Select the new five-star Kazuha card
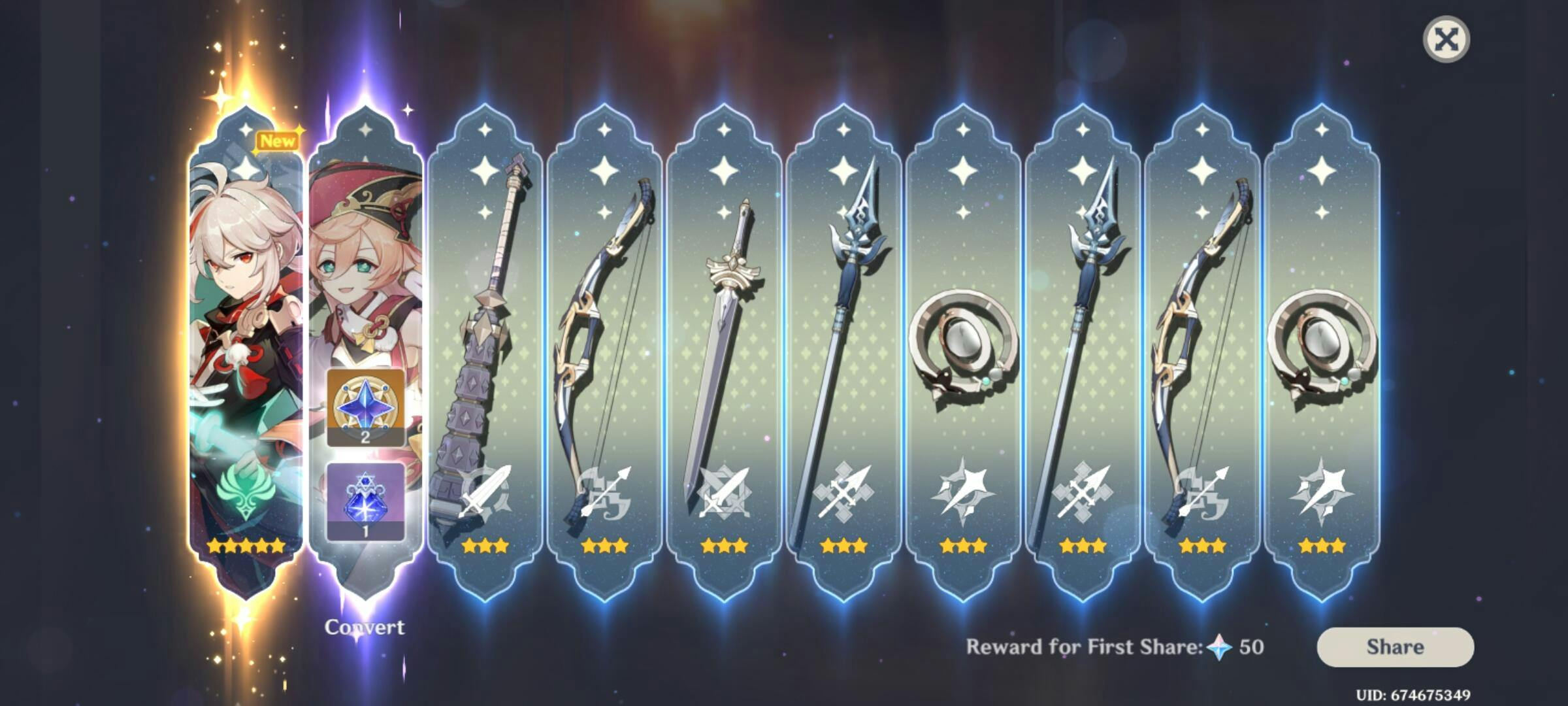The width and height of the screenshot is (1568, 706). (x=246, y=353)
